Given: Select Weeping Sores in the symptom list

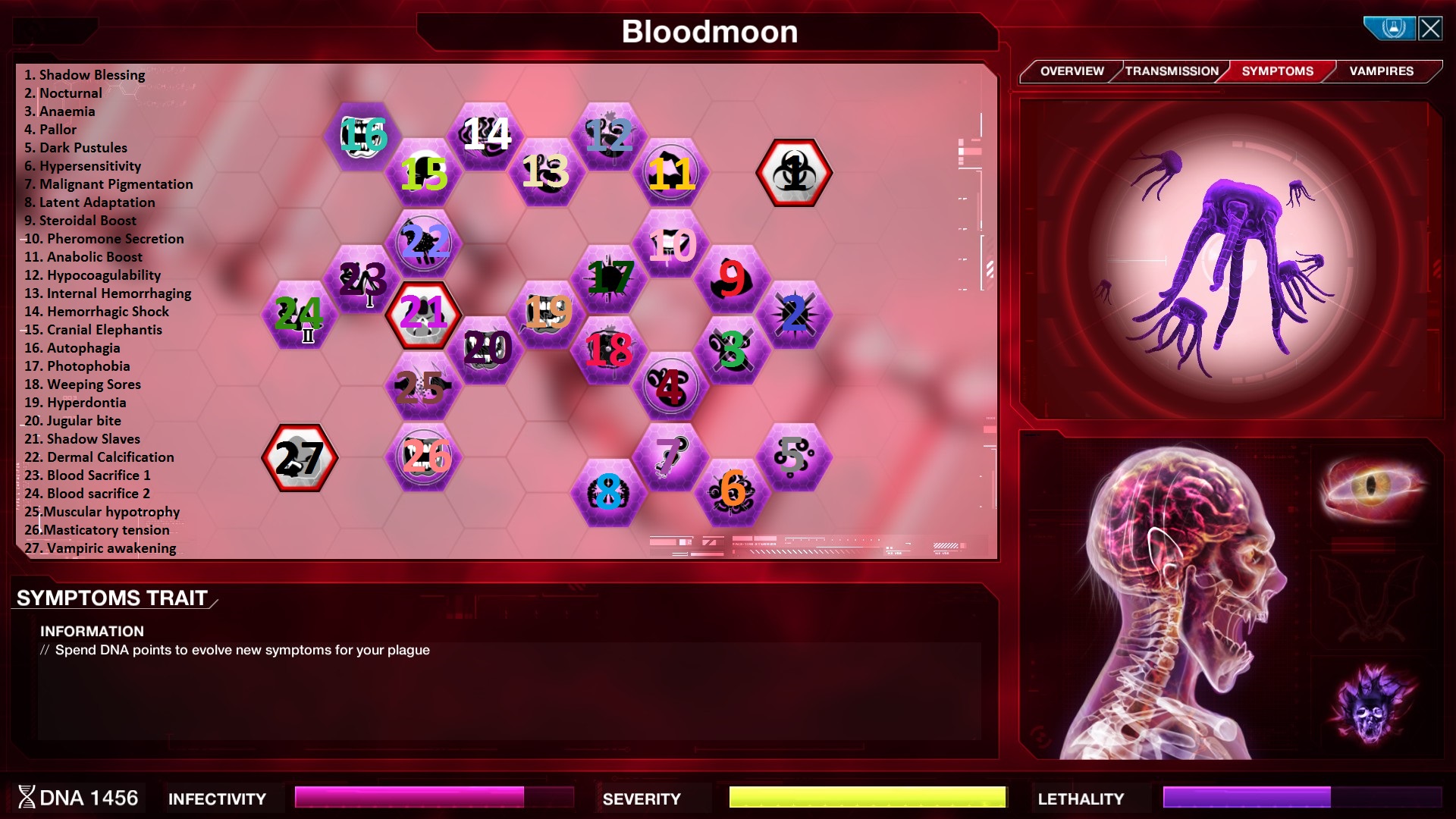Looking at the screenshot, I should click(83, 384).
